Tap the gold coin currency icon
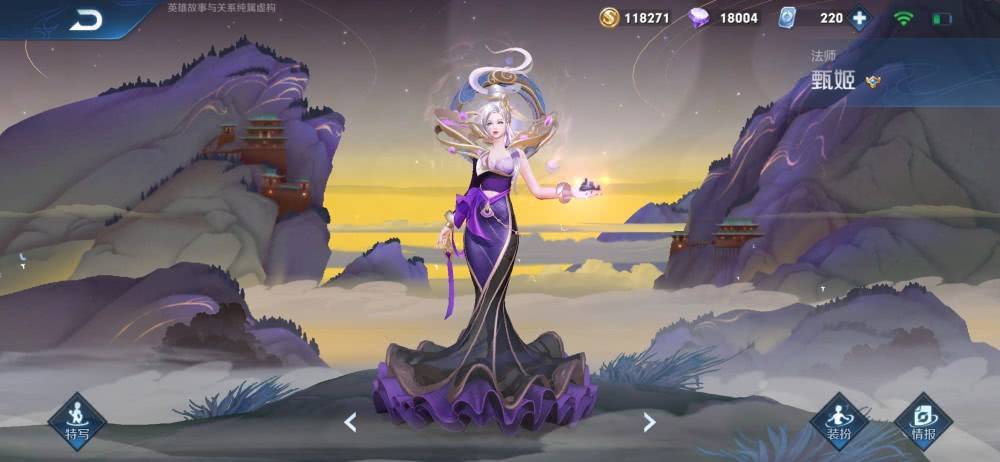Screen dimensions: 1000x462 coord(609,18)
